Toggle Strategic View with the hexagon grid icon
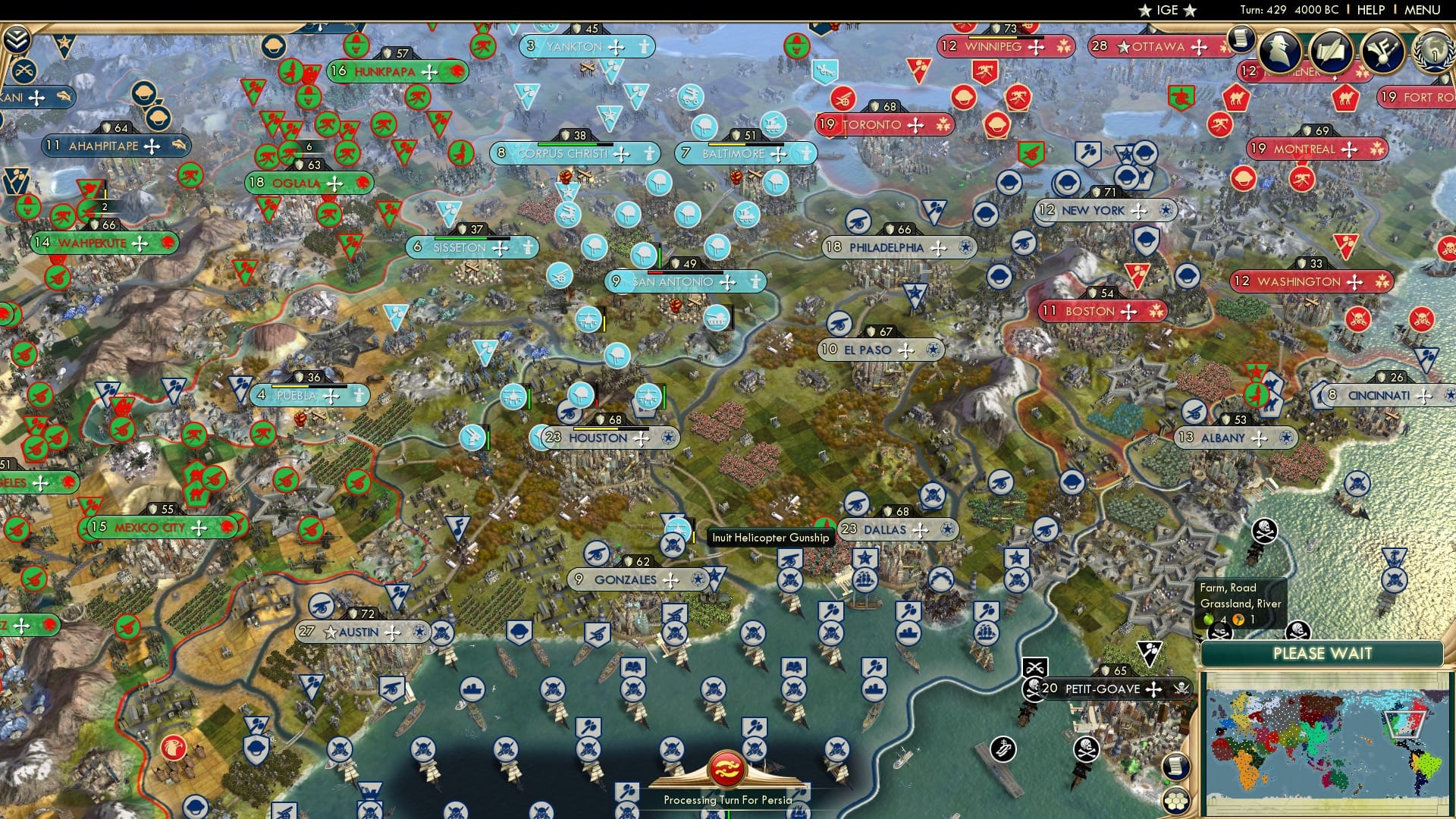The height and width of the screenshot is (819, 1456). [1176, 802]
